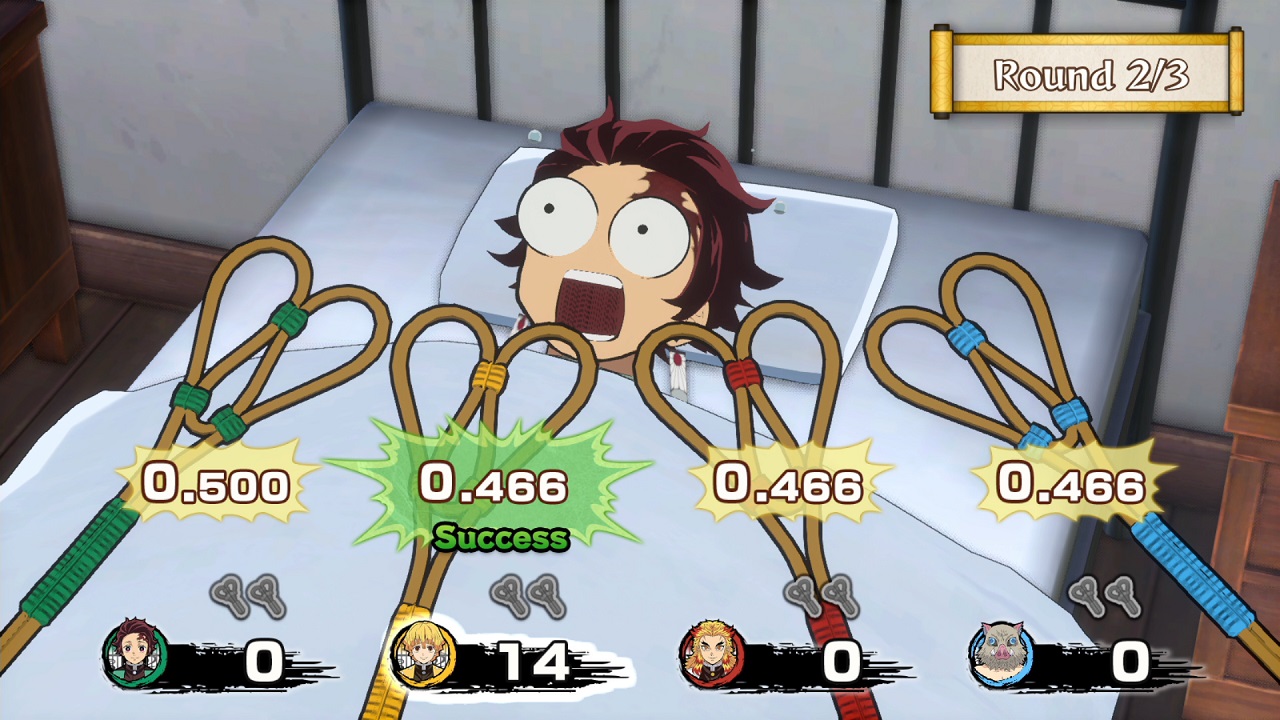
Task: Click the green Success label
Action: point(502,537)
